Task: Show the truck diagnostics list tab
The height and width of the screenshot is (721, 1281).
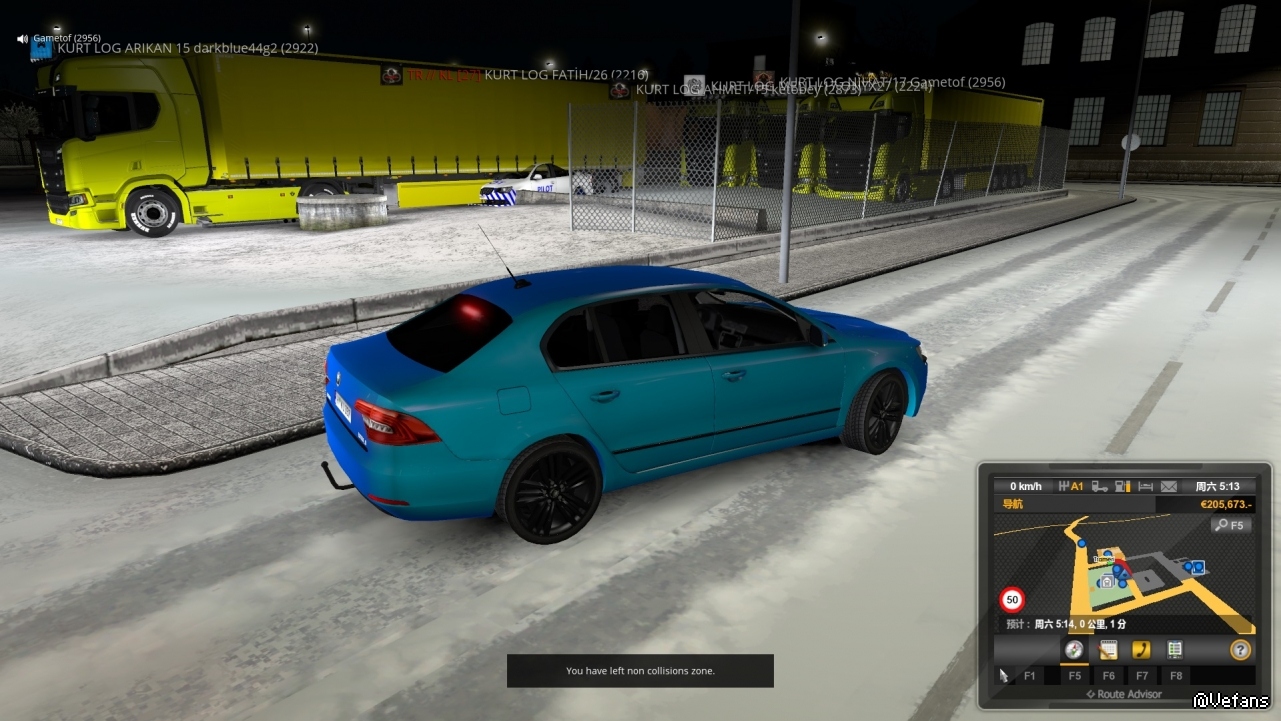Action: 1175,650
